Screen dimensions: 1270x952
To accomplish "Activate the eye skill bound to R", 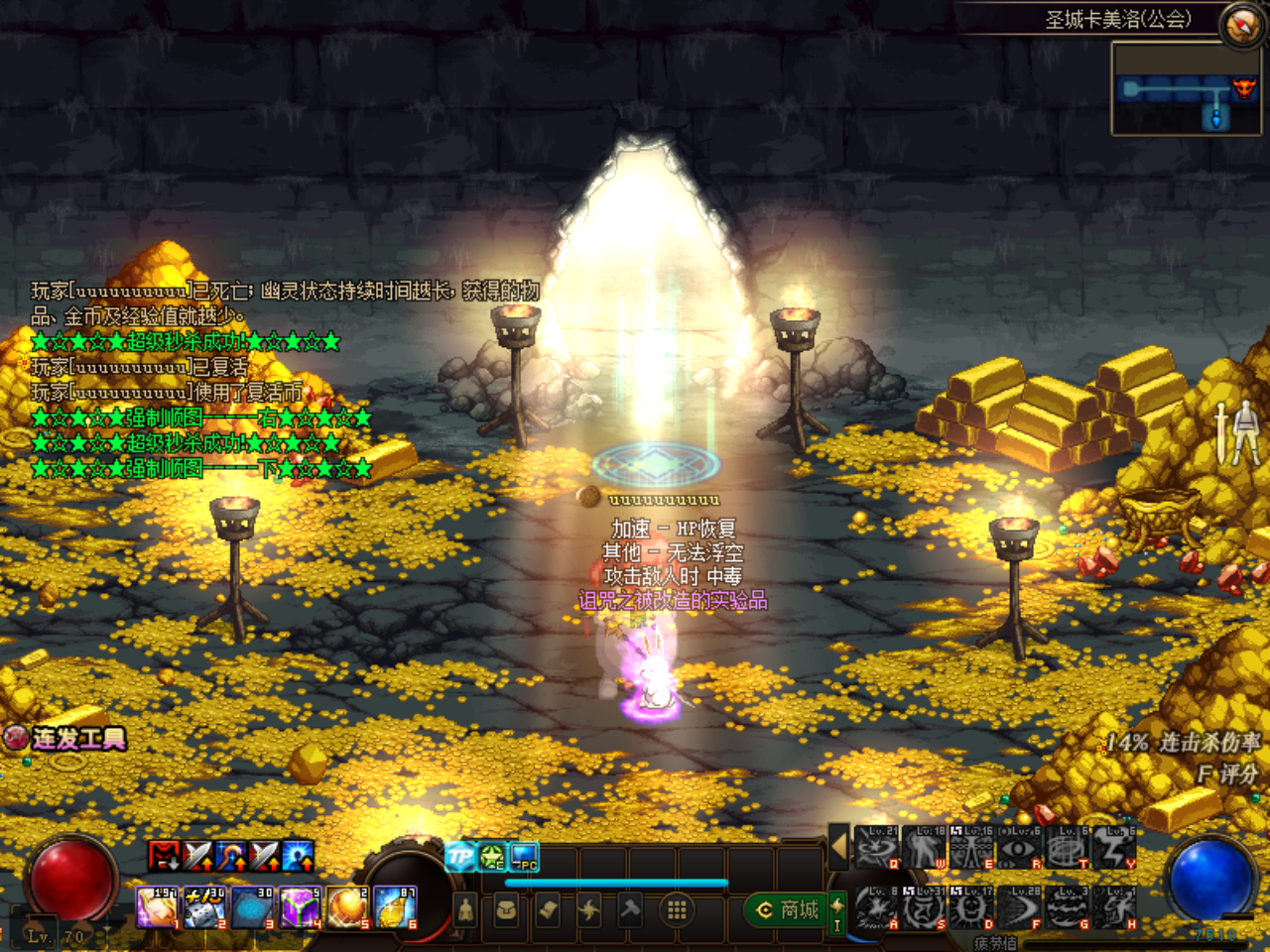I will (1020, 849).
